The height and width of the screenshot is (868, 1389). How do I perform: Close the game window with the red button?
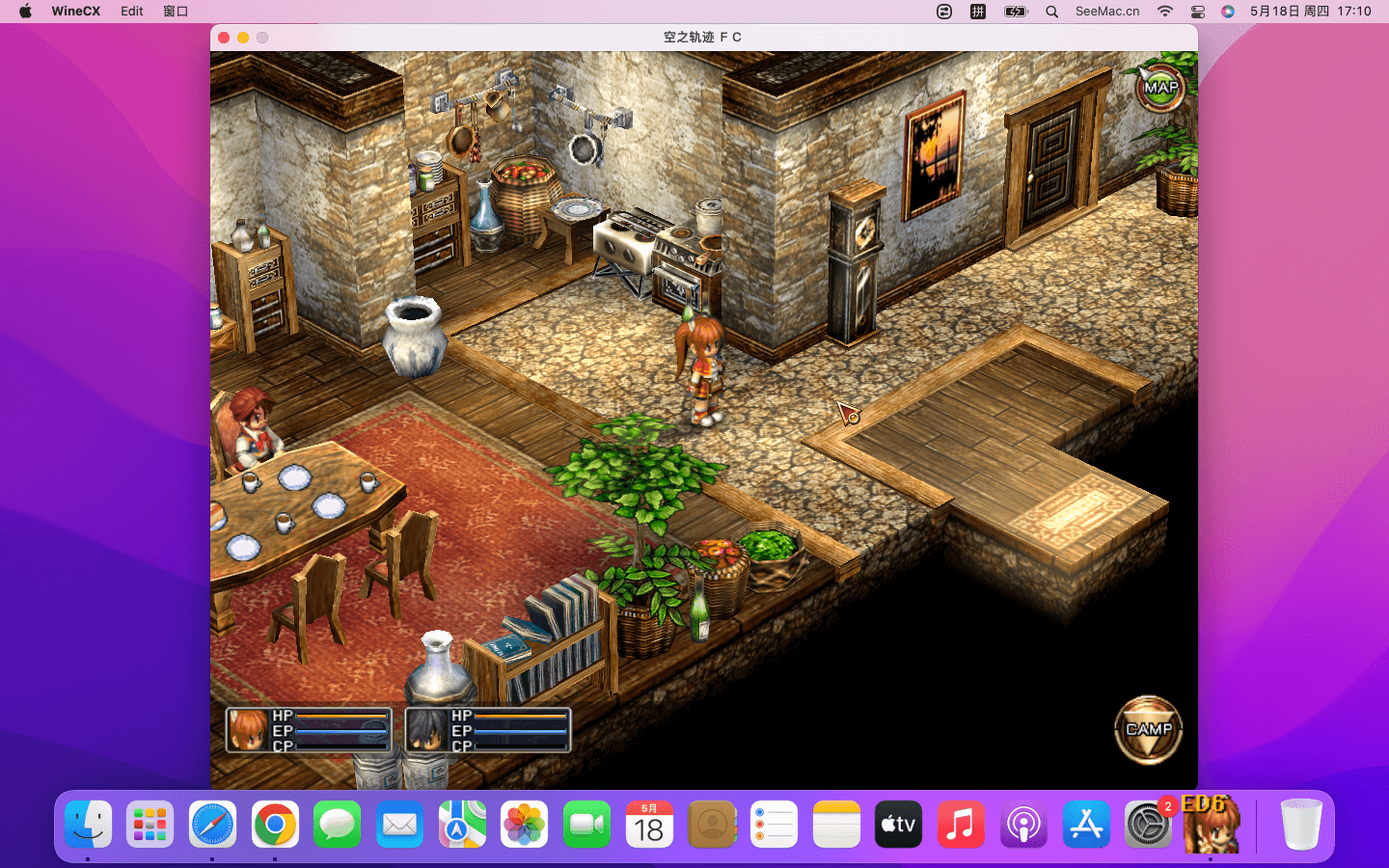pos(224,38)
